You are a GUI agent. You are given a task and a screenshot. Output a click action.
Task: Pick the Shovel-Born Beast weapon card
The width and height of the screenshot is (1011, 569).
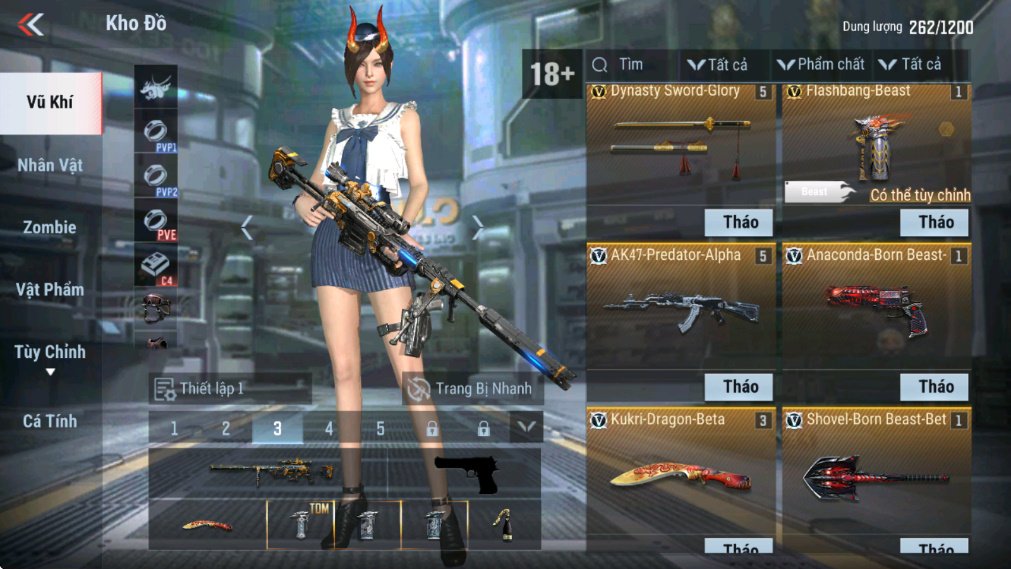tap(876, 475)
